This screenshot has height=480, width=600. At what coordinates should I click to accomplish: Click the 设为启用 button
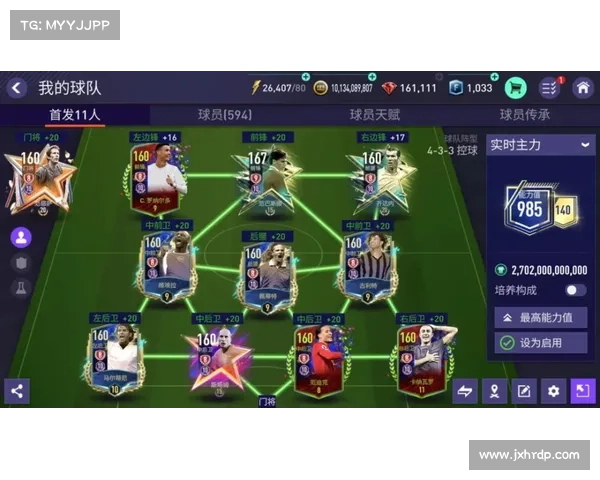[540, 343]
